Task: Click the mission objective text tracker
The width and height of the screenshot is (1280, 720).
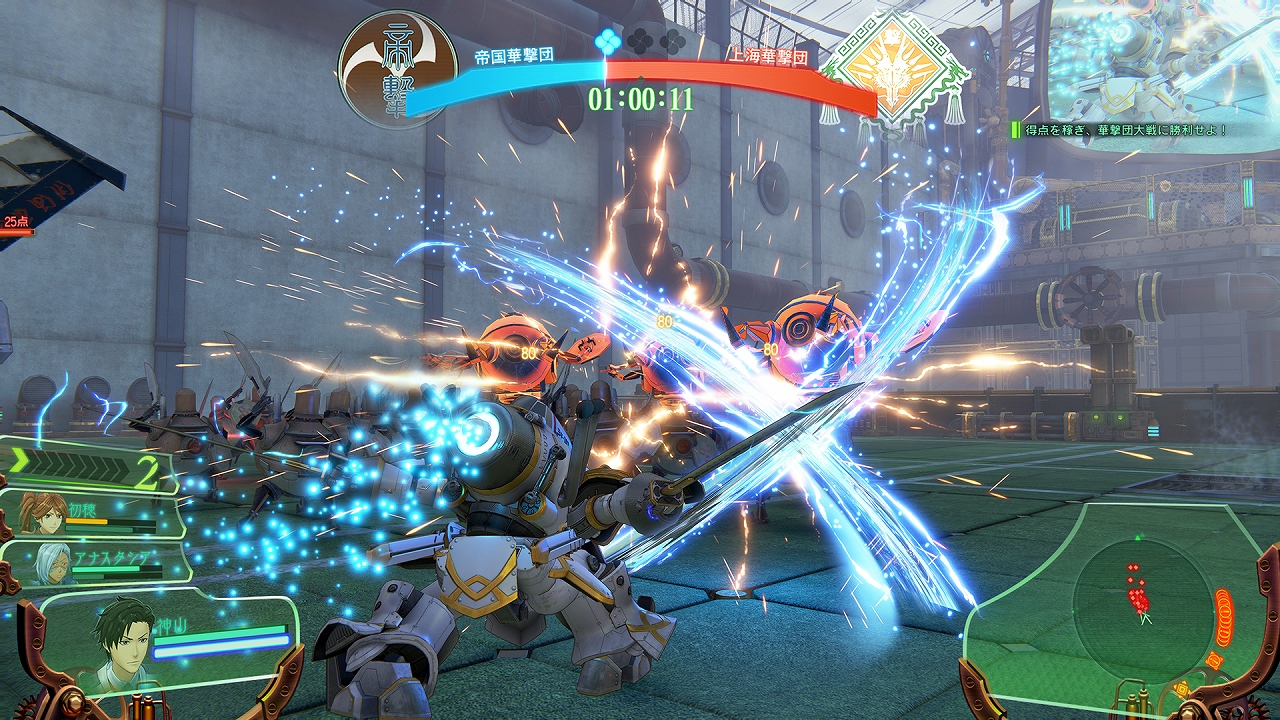Action: (1122, 130)
